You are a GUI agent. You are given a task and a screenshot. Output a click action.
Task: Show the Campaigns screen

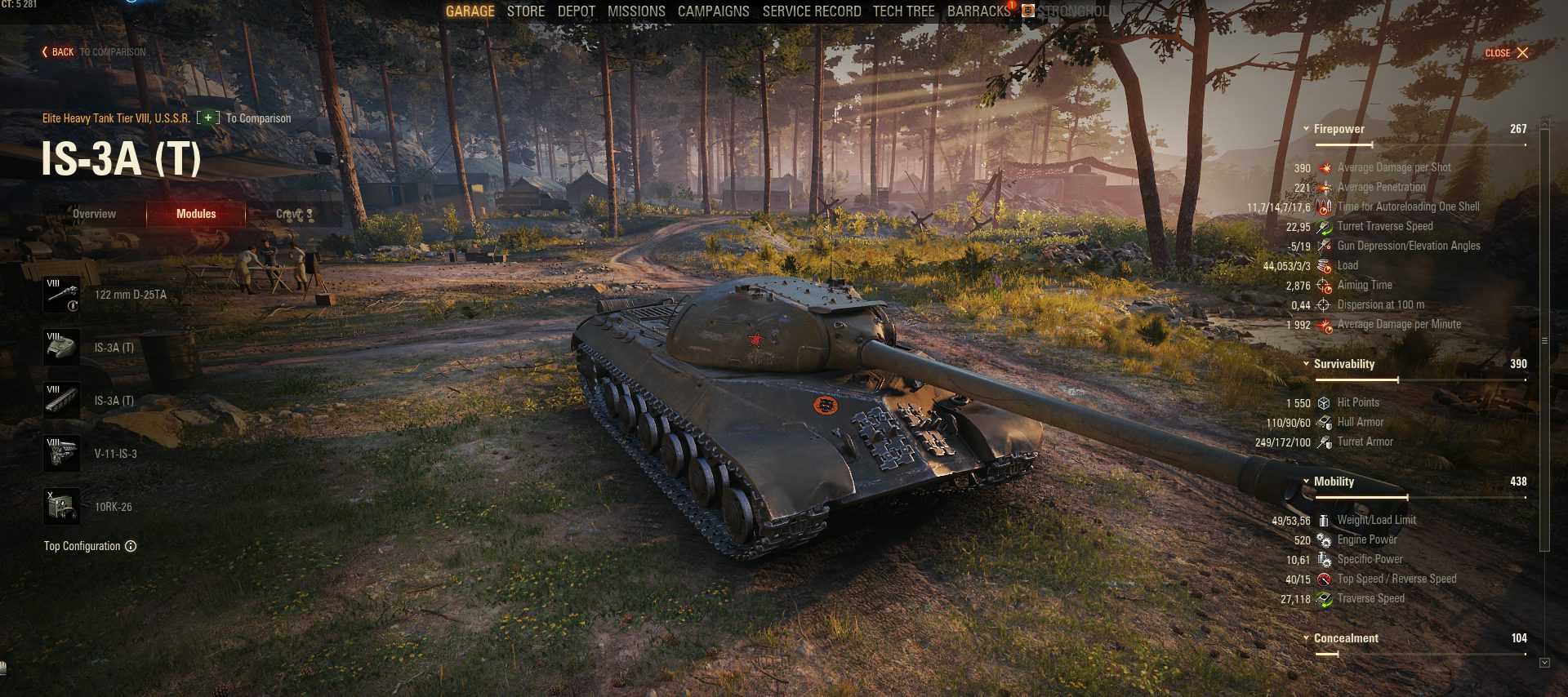click(713, 11)
